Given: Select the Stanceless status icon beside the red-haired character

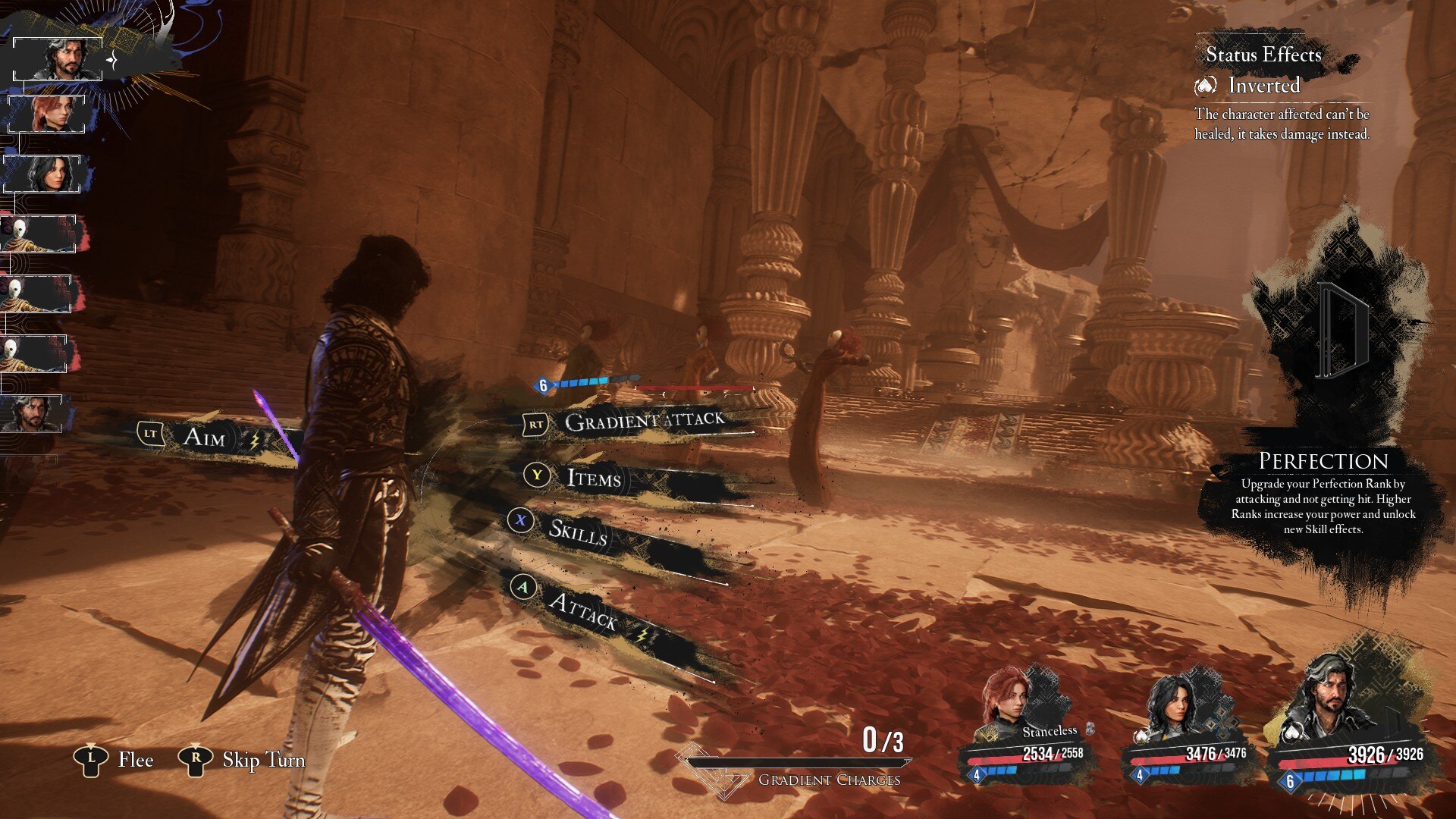Looking at the screenshot, I should coord(1090,730).
